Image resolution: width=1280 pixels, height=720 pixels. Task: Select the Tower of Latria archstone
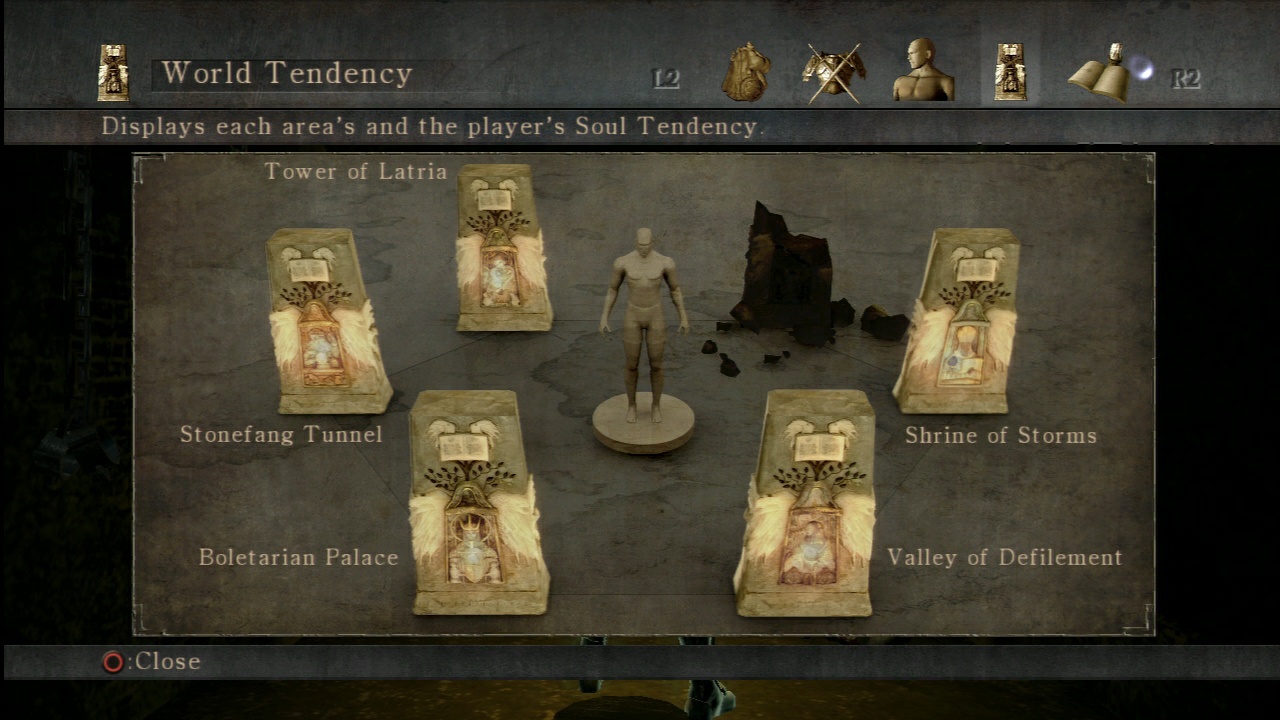[500, 250]
